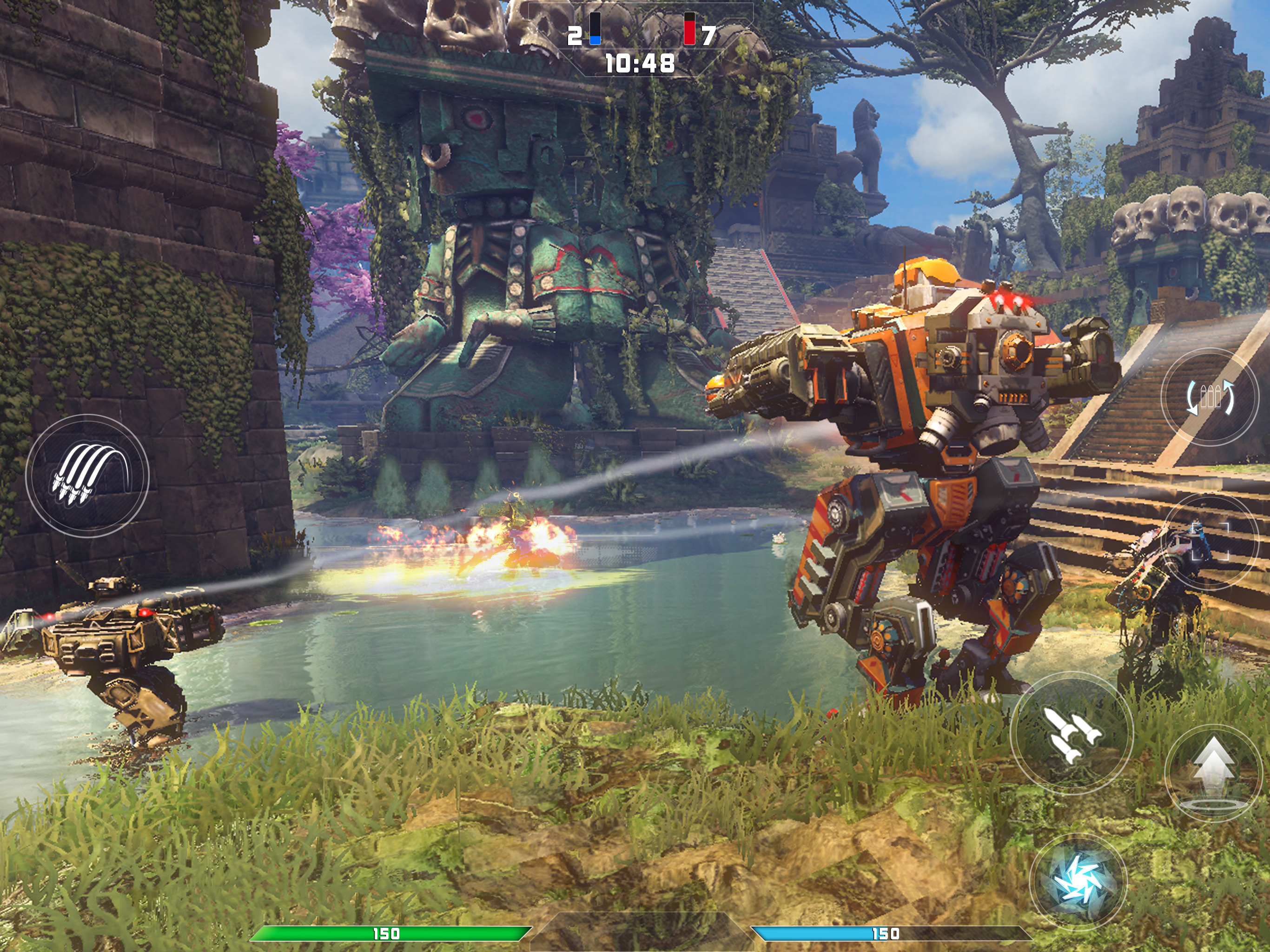Activate the blue swirling blade ability
The height and width of the screenshot is (952, 1270).
1078,880
